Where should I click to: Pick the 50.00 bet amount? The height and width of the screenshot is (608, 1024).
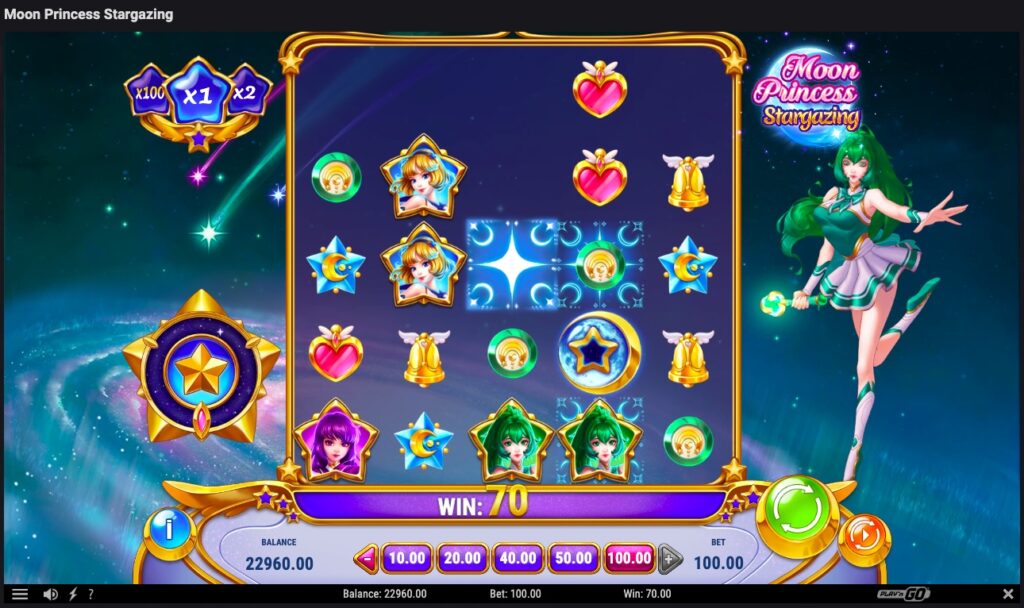tap(573, 558)
